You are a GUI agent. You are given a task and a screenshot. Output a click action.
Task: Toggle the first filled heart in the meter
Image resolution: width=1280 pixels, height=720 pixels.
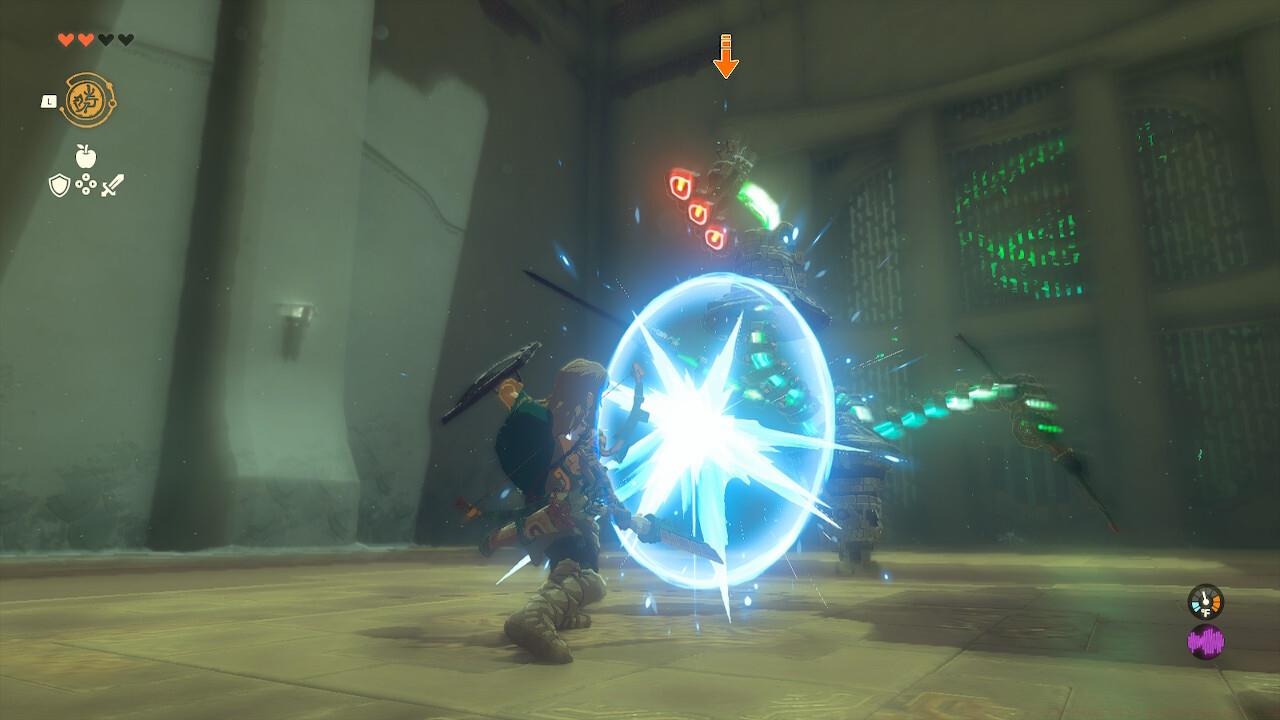(66, 40)
